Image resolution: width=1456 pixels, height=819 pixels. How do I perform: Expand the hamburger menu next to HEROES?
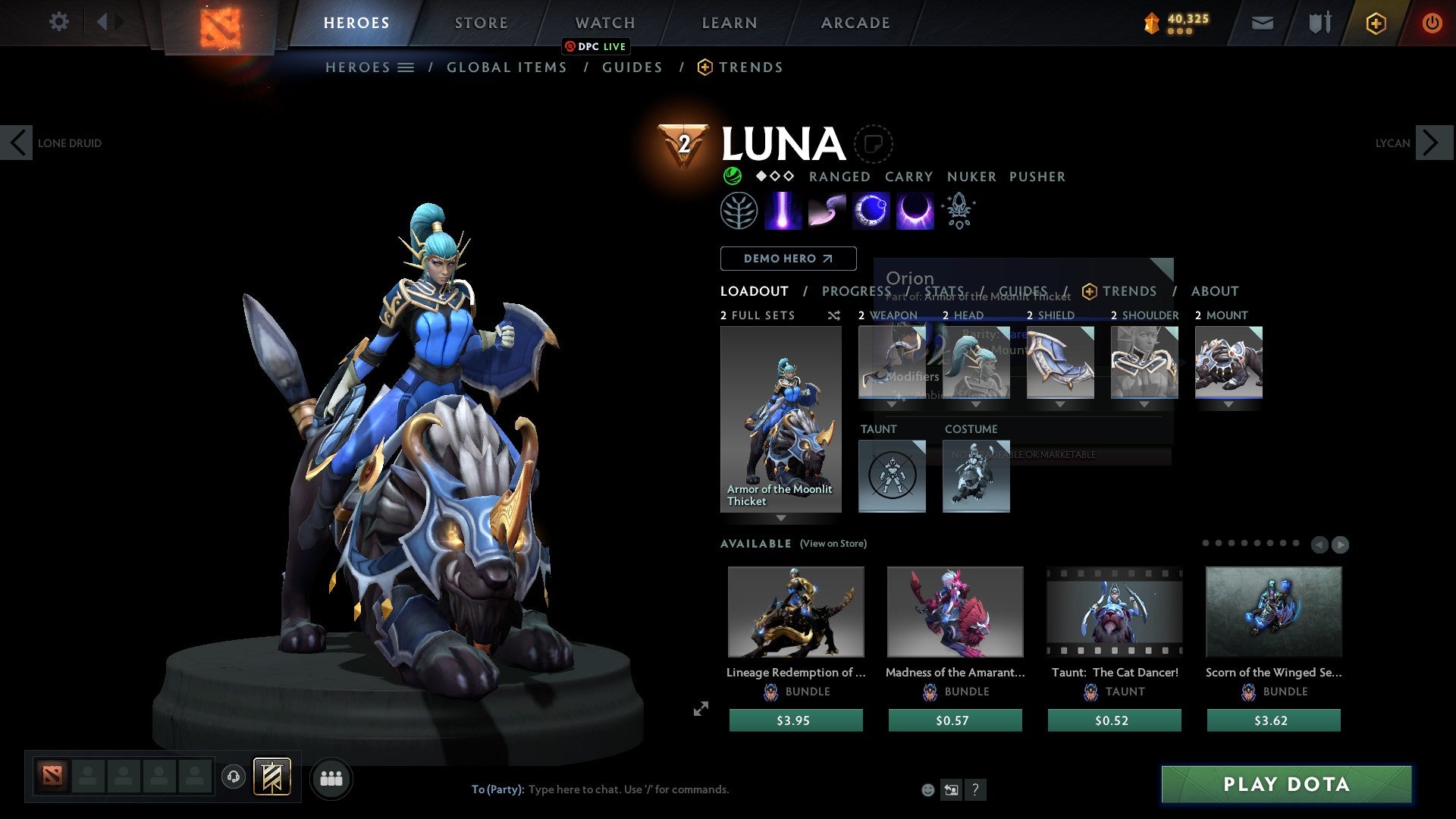406,67
